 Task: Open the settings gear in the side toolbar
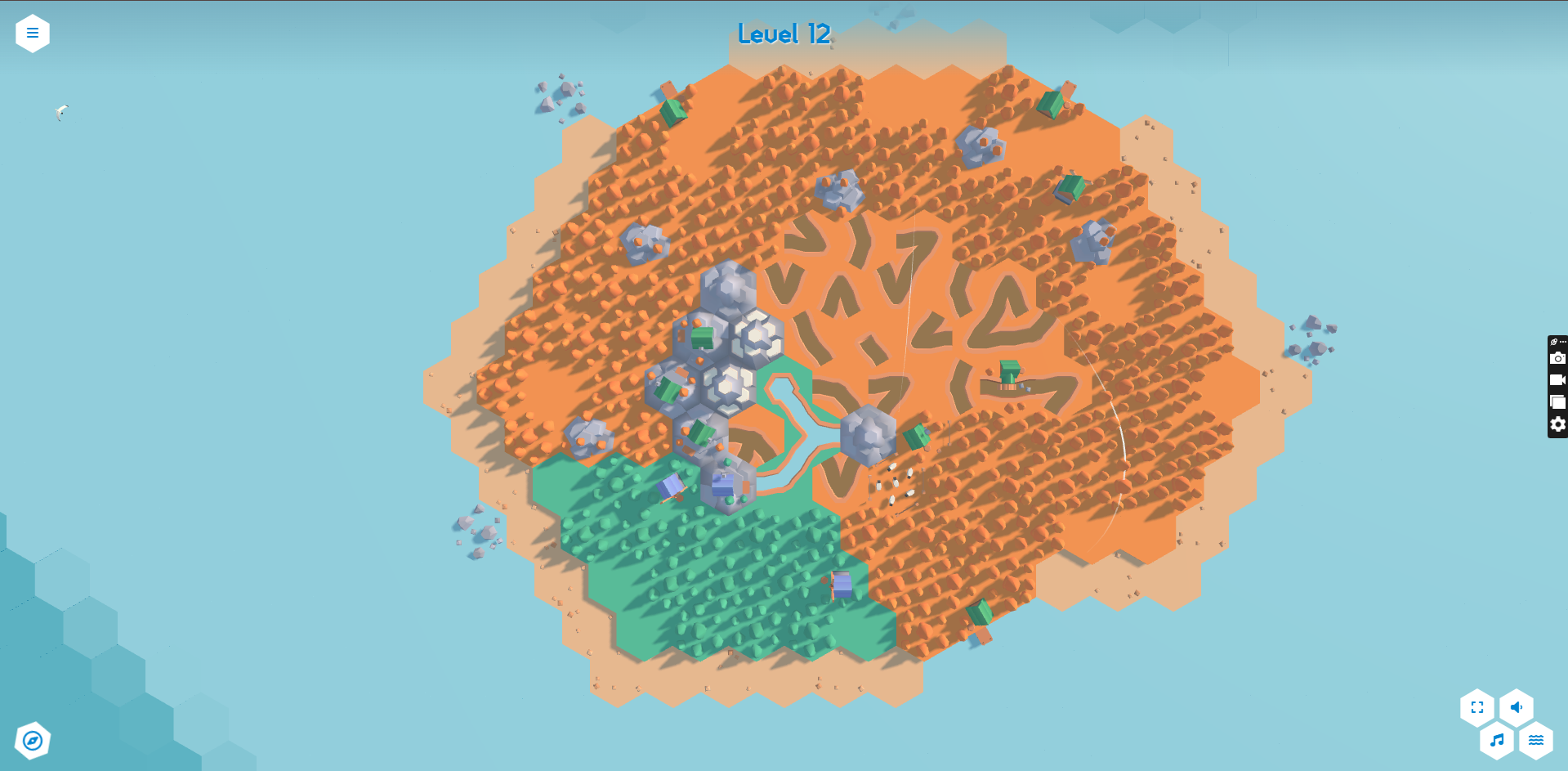tap(1558, 424)
